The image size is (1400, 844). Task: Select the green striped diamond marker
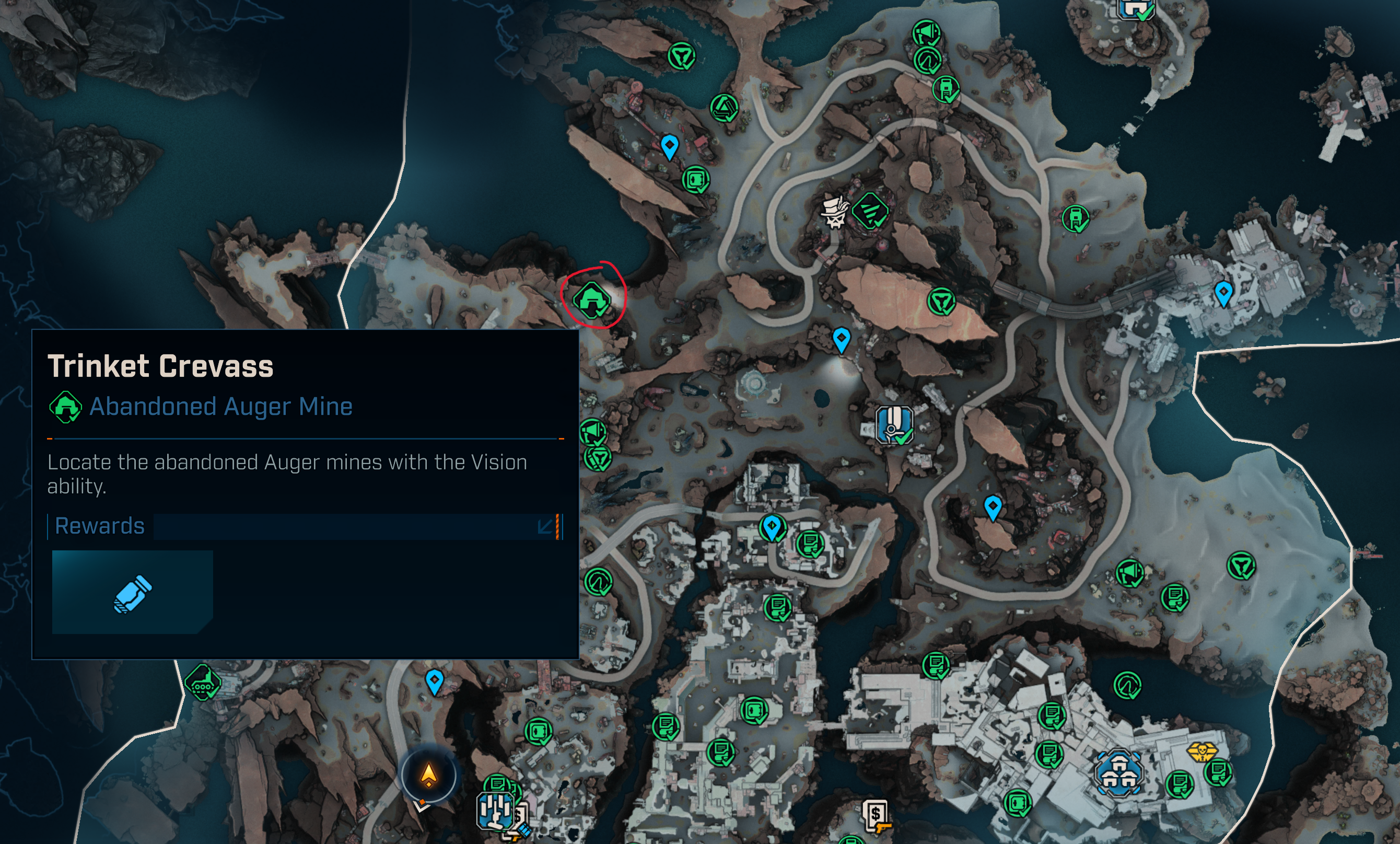coord(870,211)
